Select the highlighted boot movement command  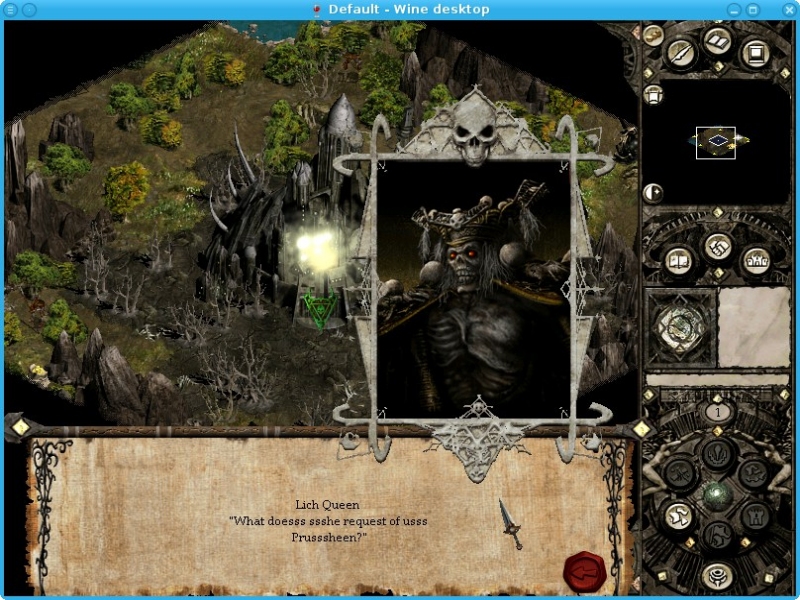[x=678, y=516]
